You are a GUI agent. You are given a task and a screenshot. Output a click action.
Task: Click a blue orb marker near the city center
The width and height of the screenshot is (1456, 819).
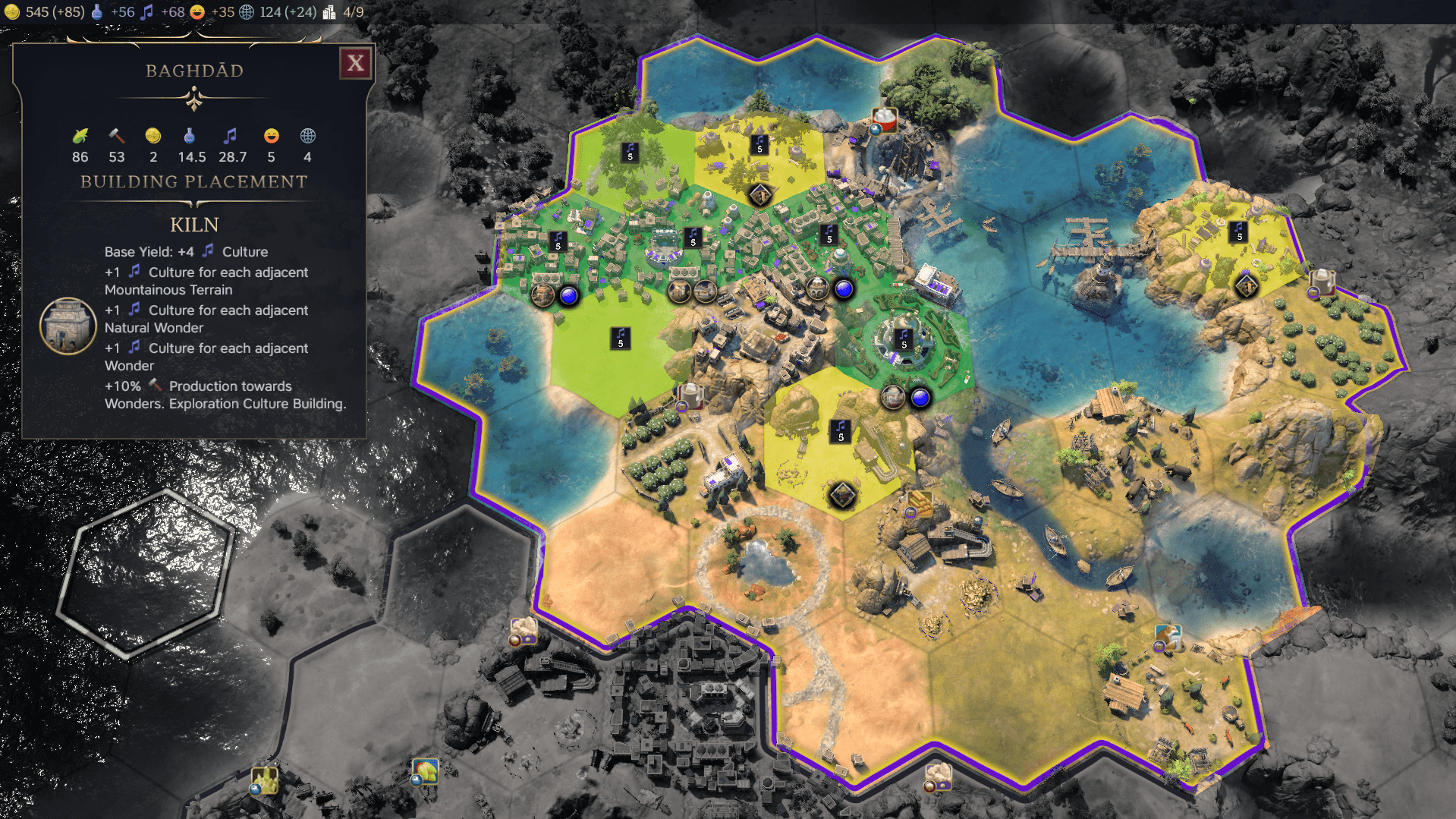click(x=570, y=298)
